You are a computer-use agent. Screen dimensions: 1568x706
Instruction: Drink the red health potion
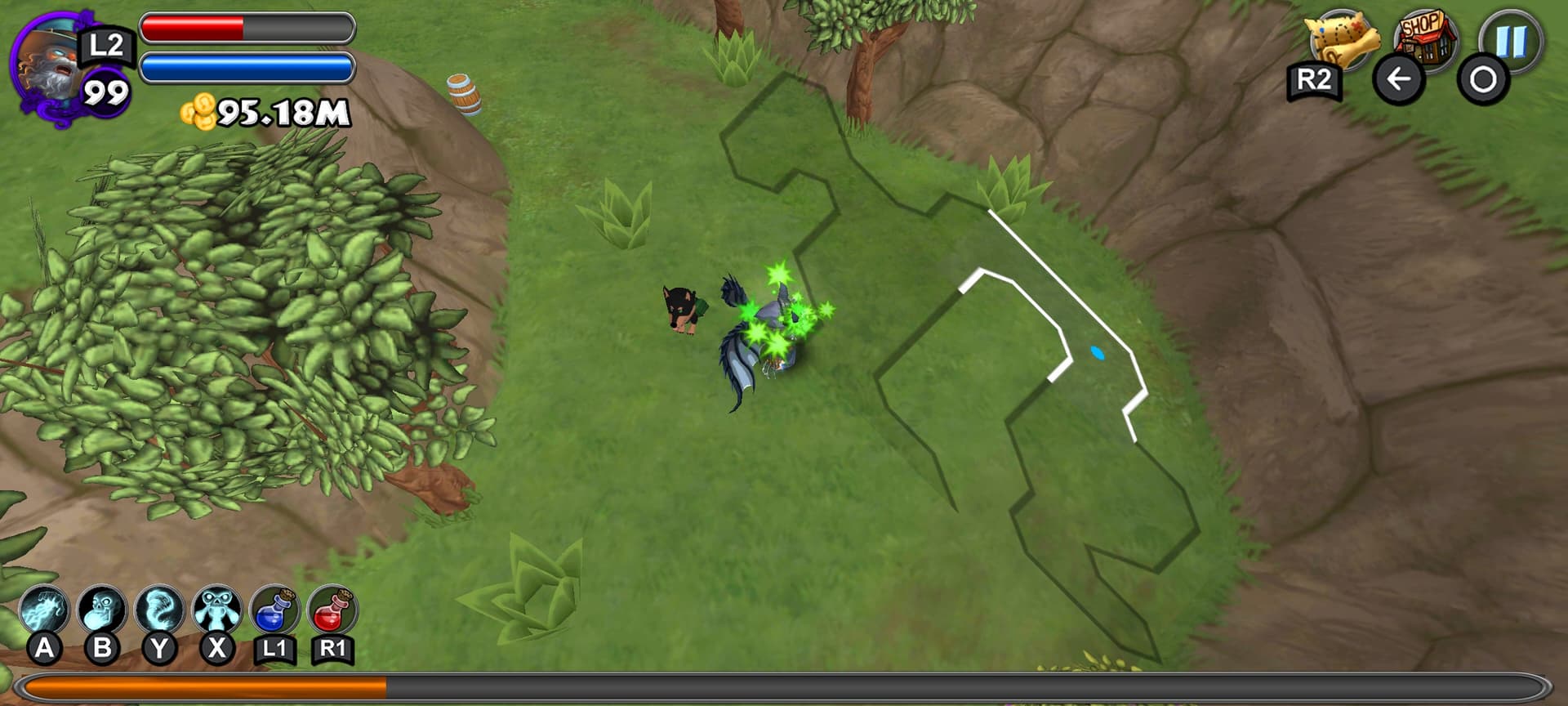(332, 610)
